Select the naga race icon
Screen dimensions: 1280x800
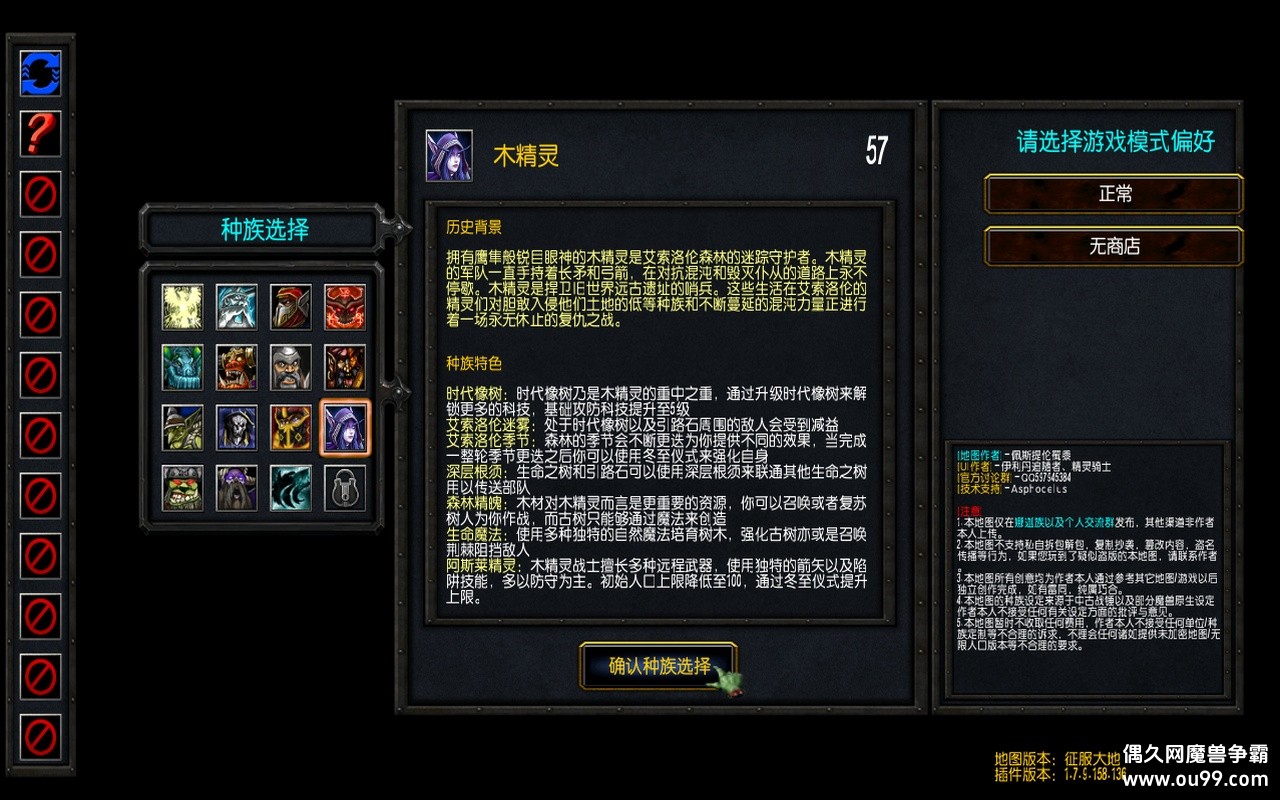(x=182, y=368)
